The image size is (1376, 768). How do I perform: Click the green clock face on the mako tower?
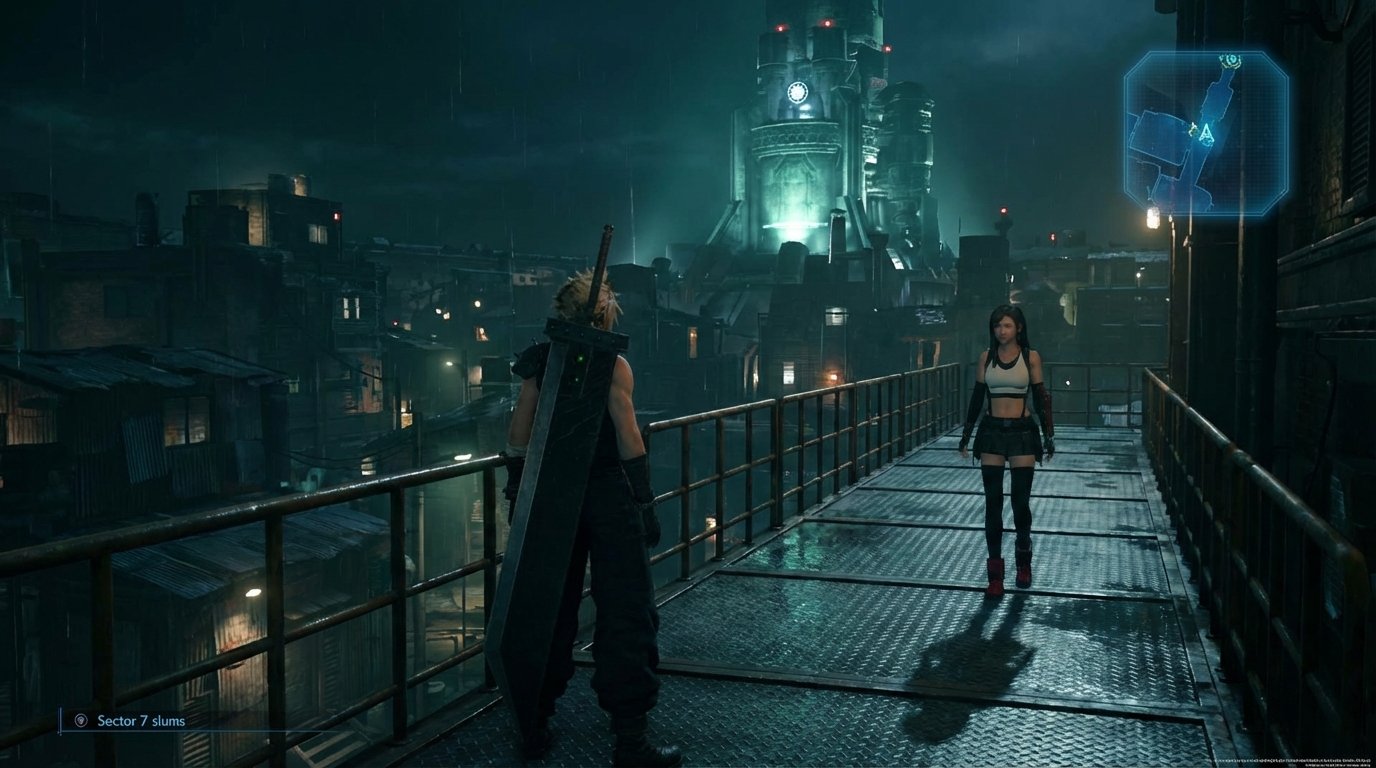(x=795, y=92)
